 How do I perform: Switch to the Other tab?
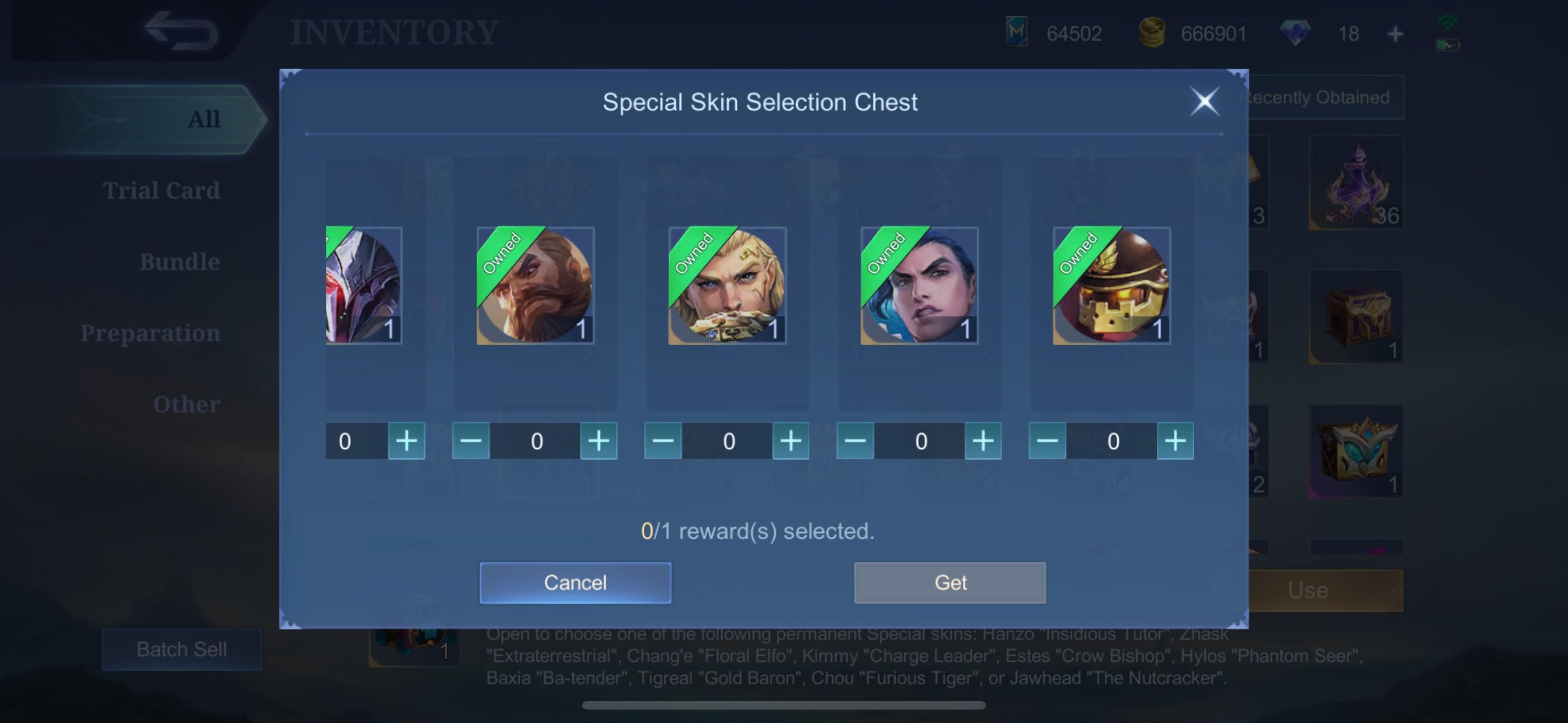click(x=187, y=404)
